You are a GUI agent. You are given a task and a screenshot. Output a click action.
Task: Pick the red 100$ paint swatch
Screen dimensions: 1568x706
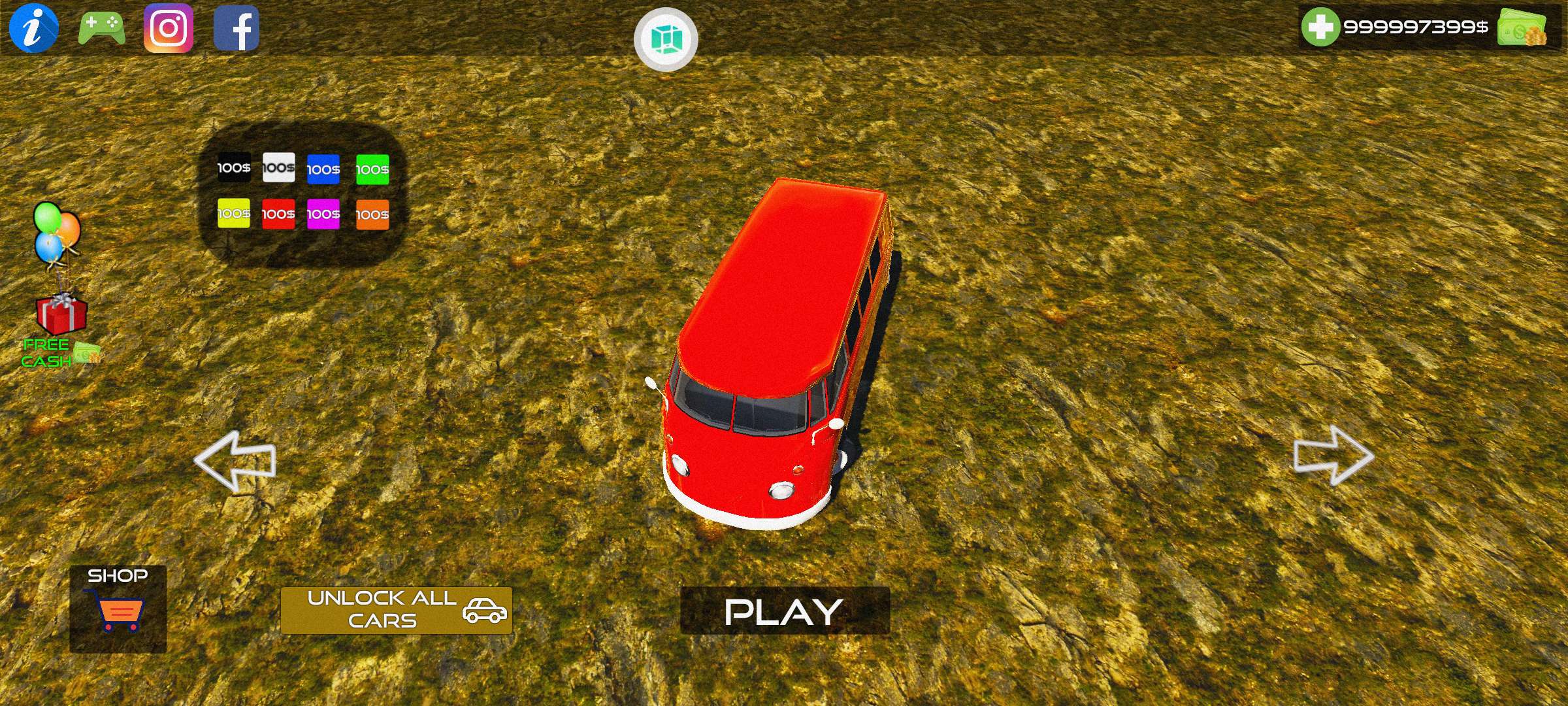click(x=278, y=214)
